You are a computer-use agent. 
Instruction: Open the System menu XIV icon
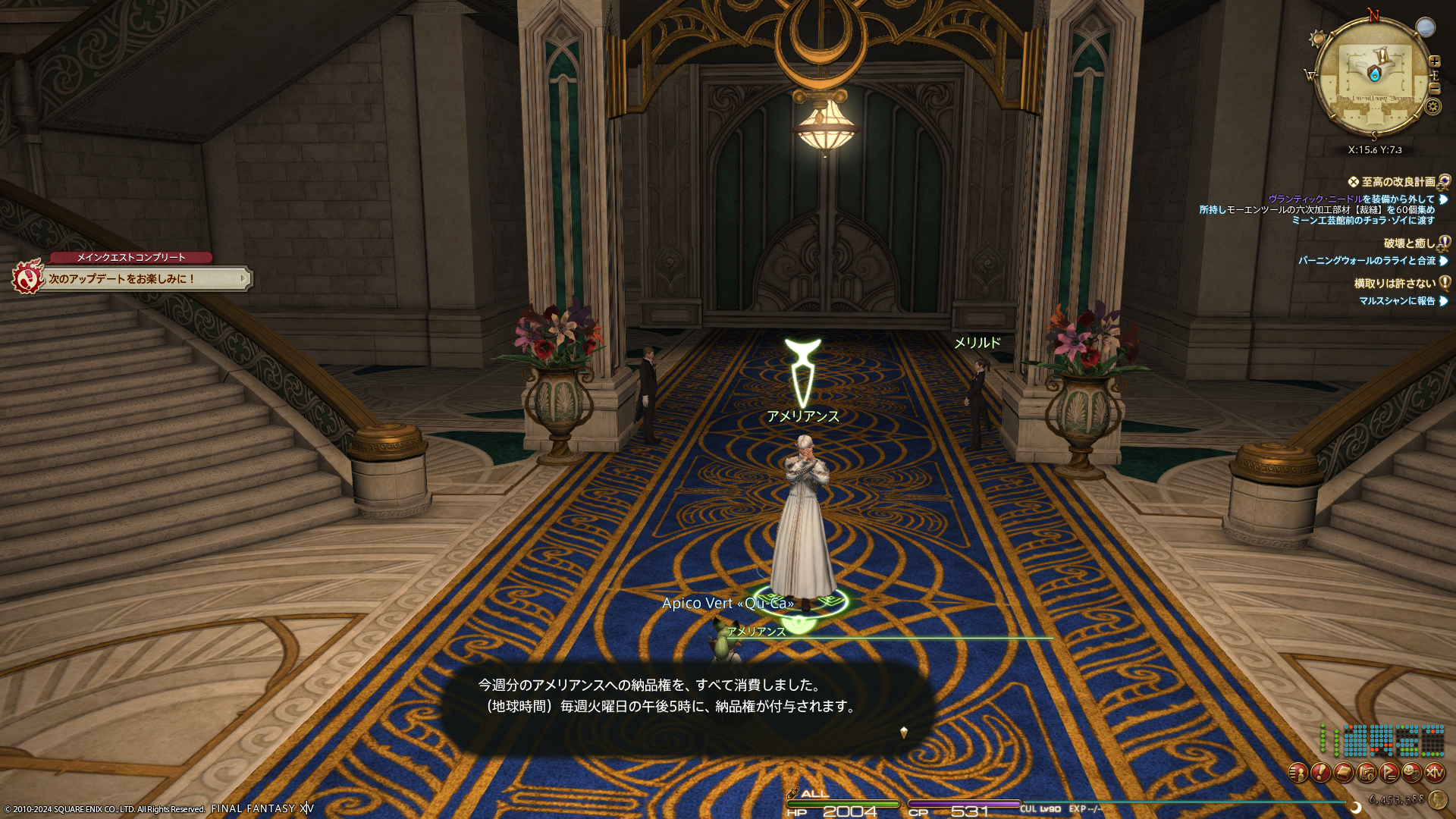tap(1435, 773)
